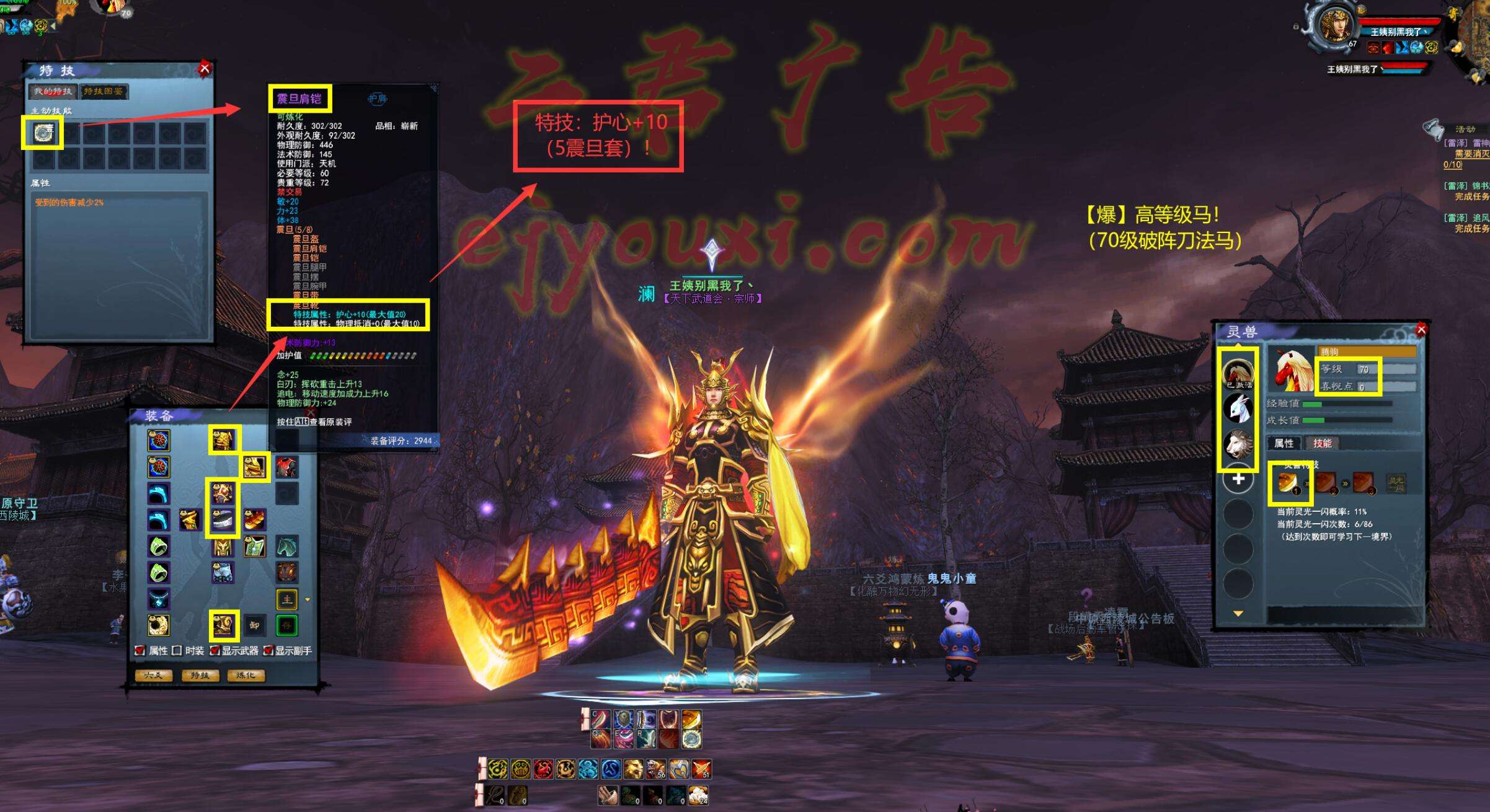Click the blue necklace equipment slot
This screenshot has width=1490, height=812.
[159, 599]
